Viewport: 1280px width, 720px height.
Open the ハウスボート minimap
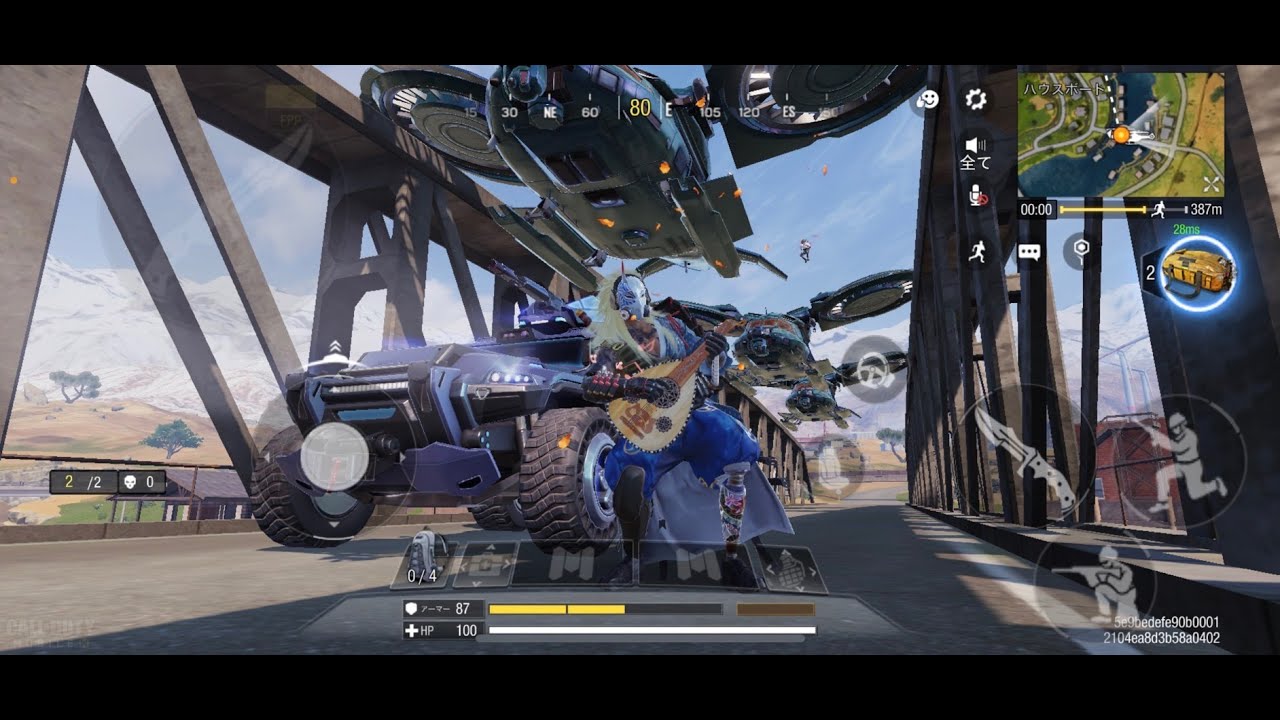pyautogui.click(x=1120, y=134)
